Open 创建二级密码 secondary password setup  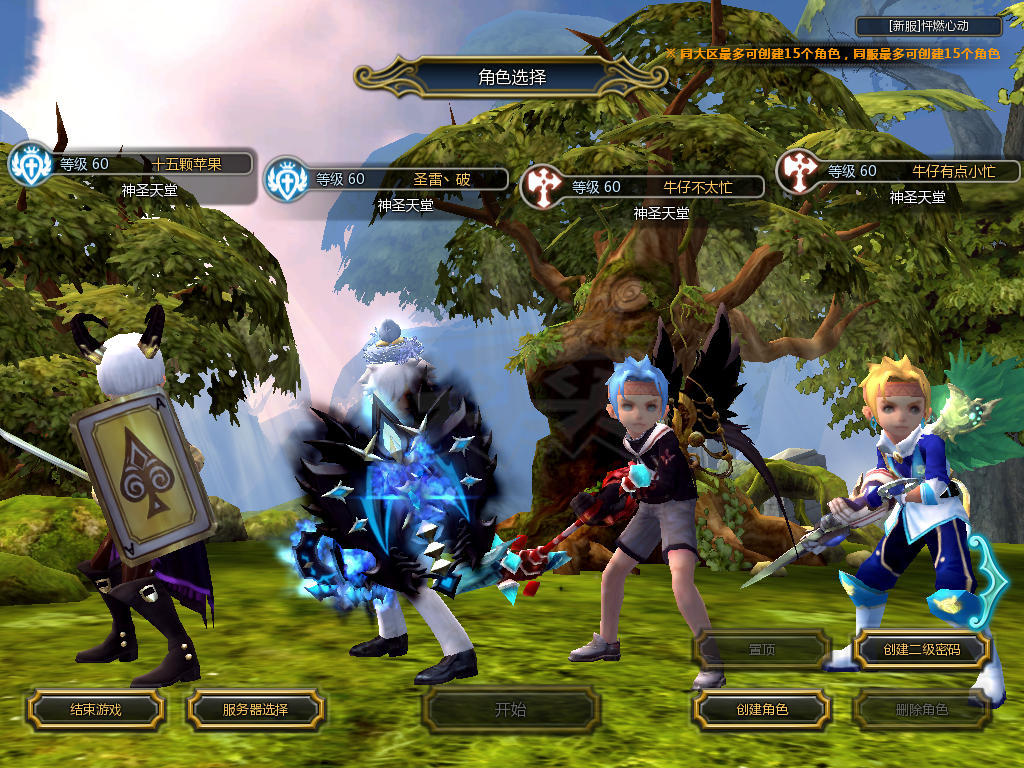[x=921, y=650]
